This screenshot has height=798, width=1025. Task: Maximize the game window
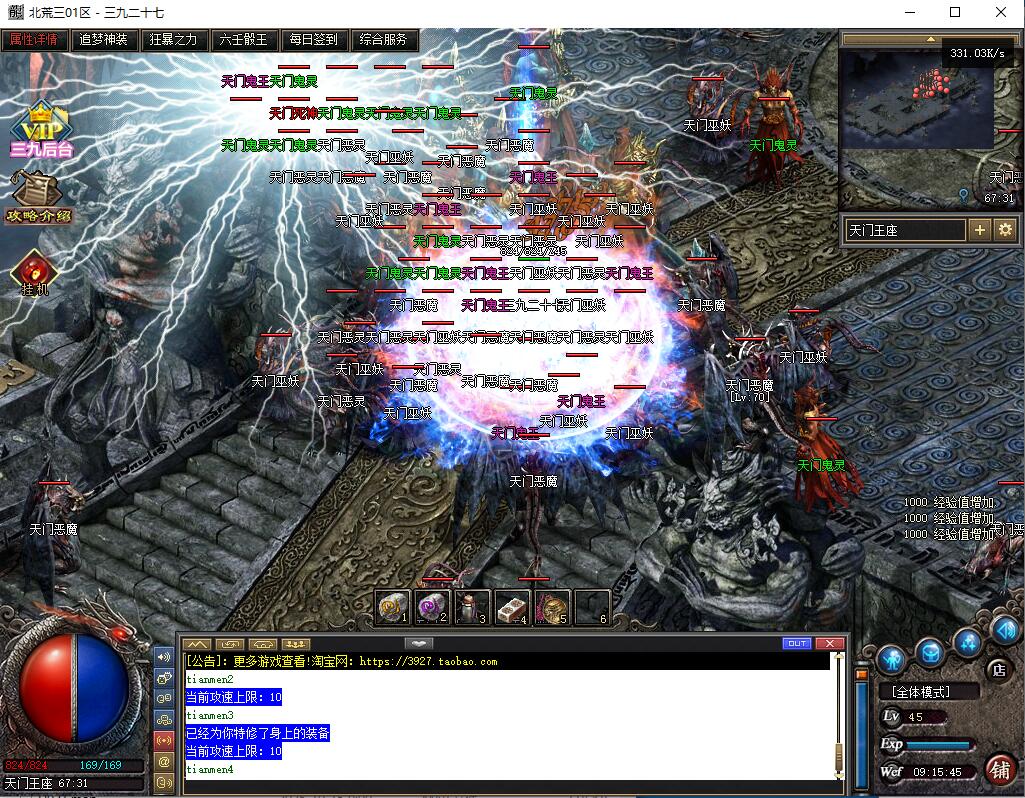pos(955,12)
